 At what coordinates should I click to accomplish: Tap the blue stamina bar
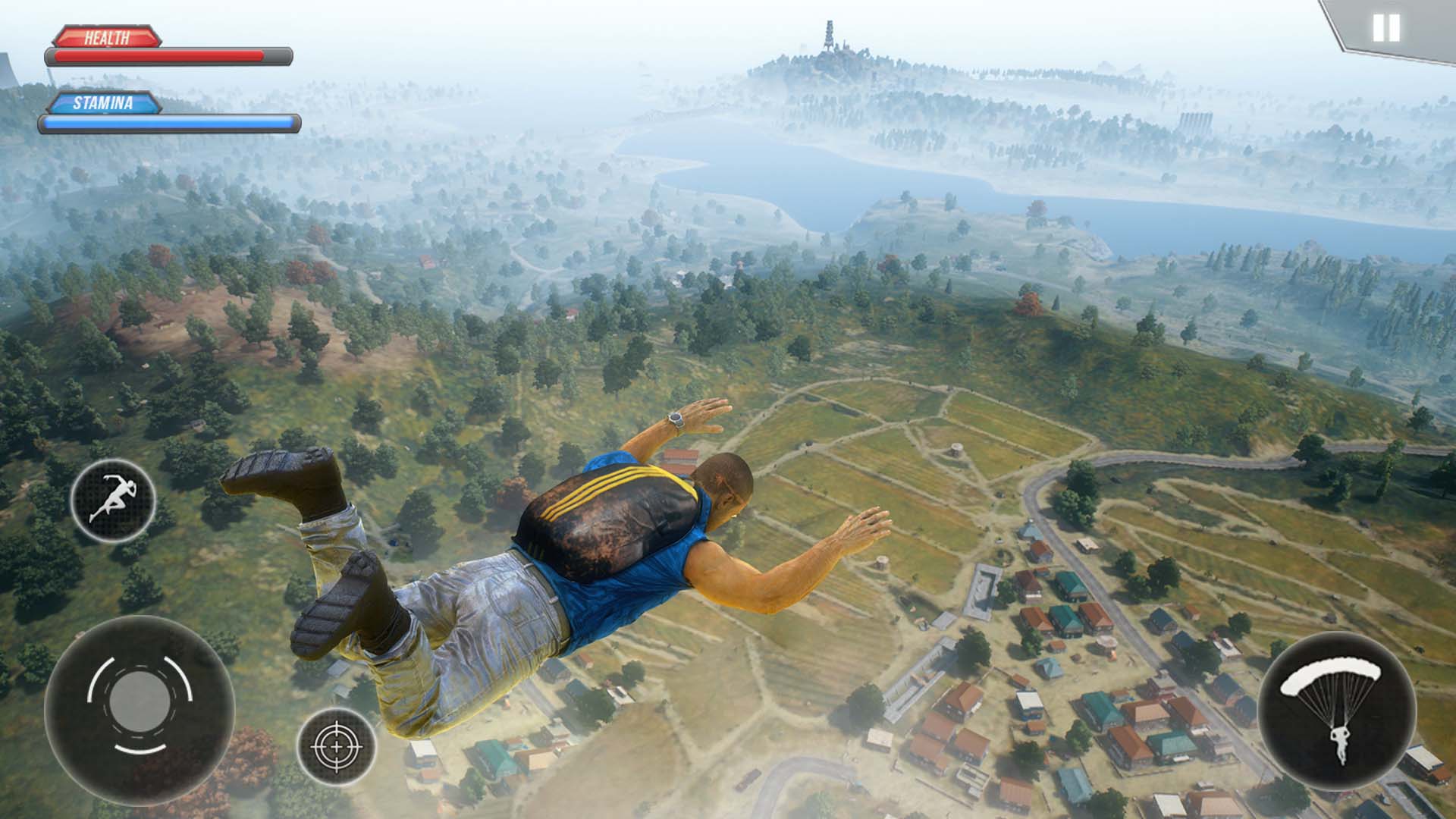coord(171,124)
